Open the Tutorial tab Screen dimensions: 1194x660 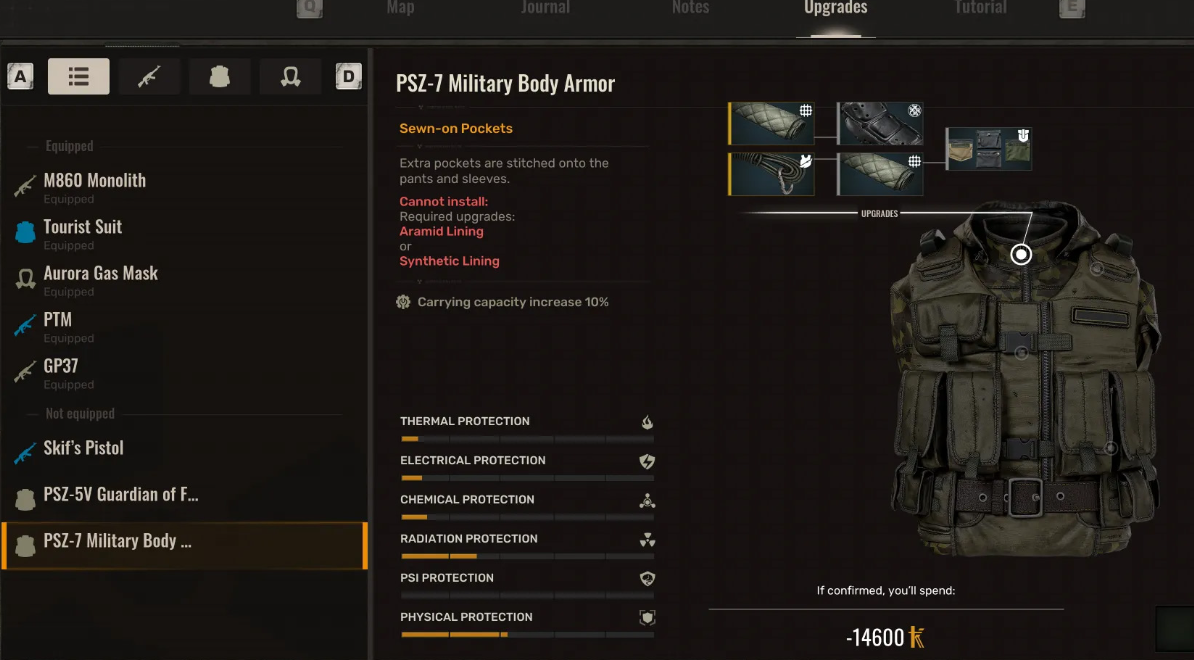click(x=980, y=8)
